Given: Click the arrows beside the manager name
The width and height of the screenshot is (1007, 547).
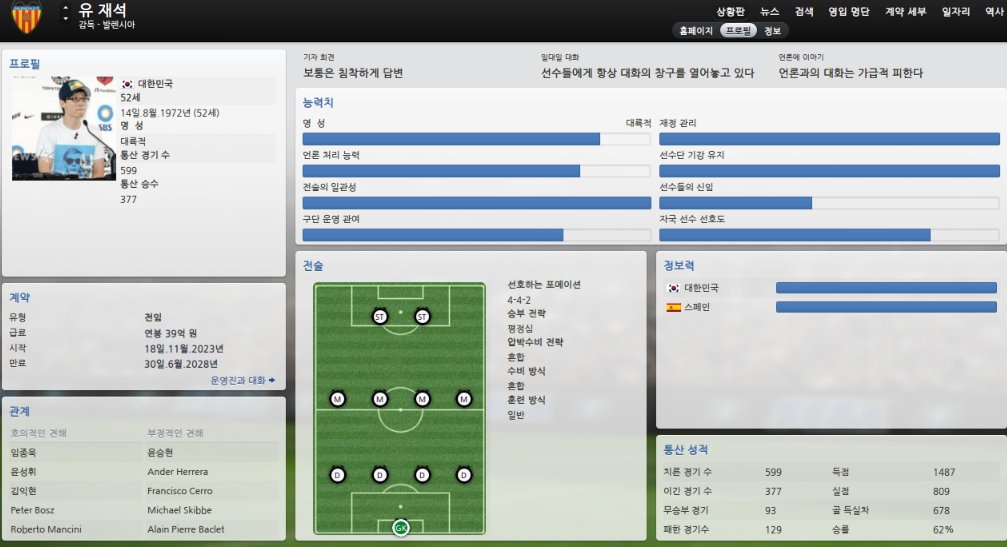Looking at the screenshot, I should coord(65,13).
